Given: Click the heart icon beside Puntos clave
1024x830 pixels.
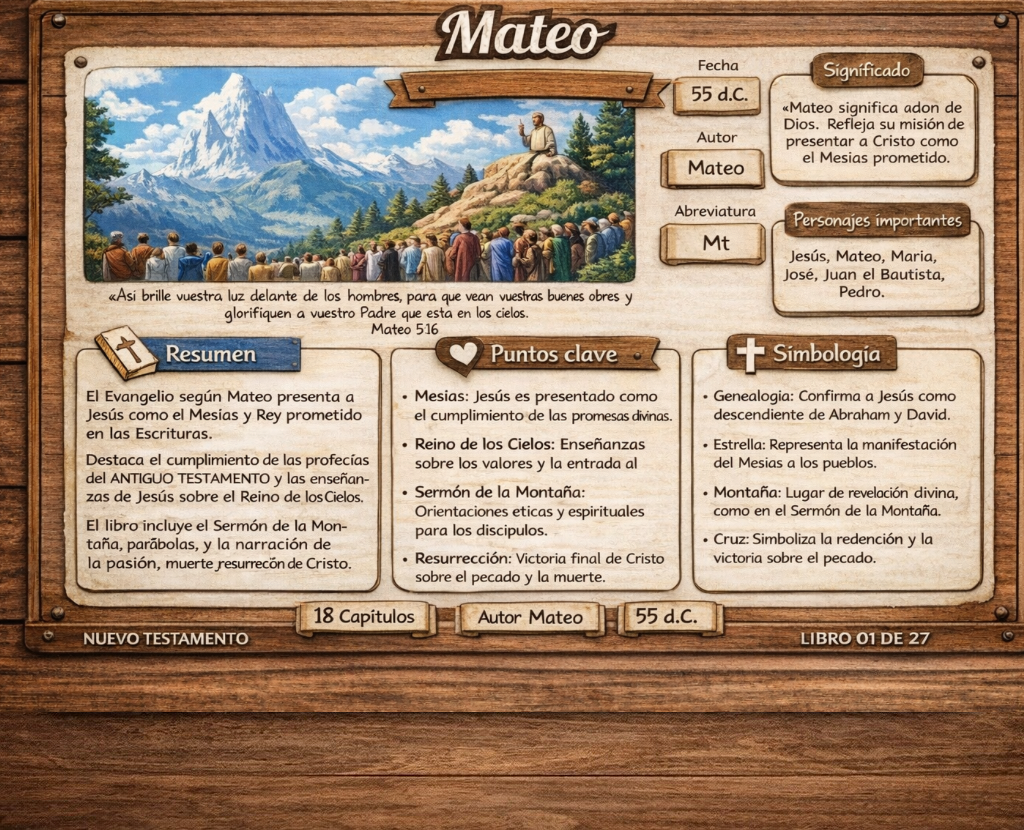Looking at the screenshot, I should coord(463,354).
